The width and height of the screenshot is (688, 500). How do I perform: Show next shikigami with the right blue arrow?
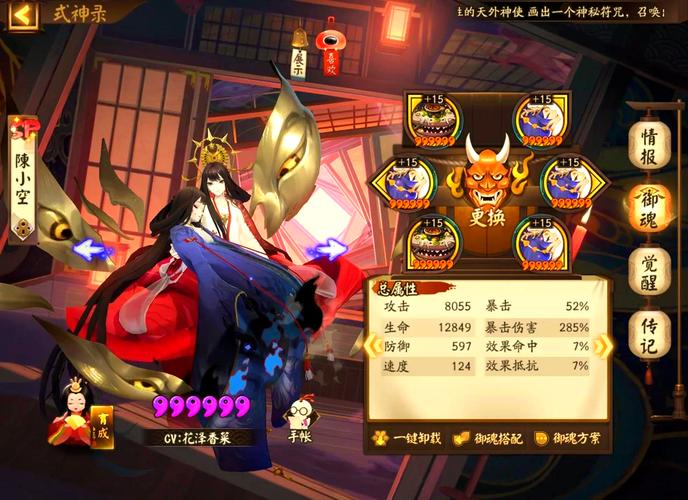pyautogui.click(x=327, y=249)
